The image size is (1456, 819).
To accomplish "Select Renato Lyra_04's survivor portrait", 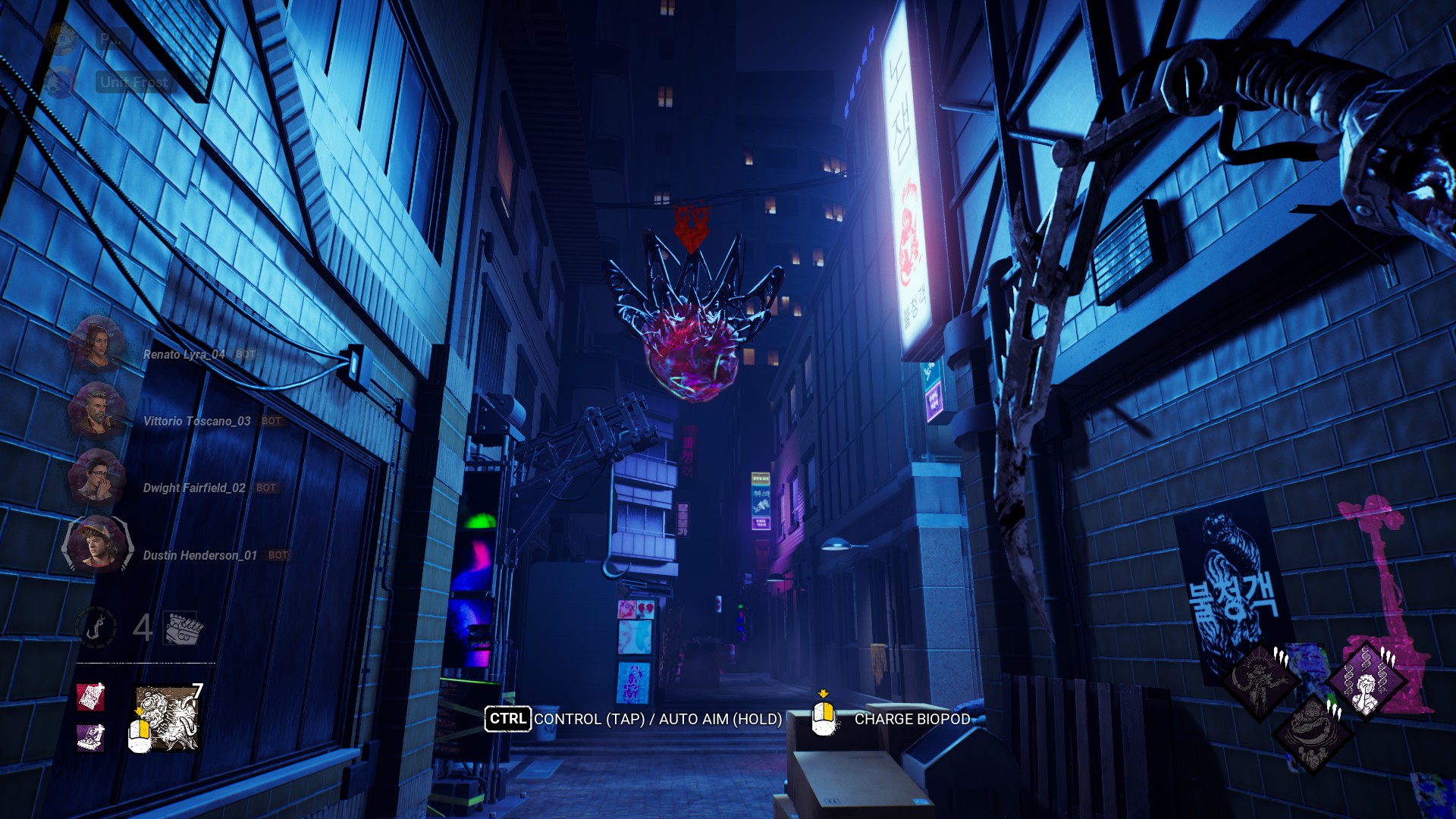I will [96, 344].
